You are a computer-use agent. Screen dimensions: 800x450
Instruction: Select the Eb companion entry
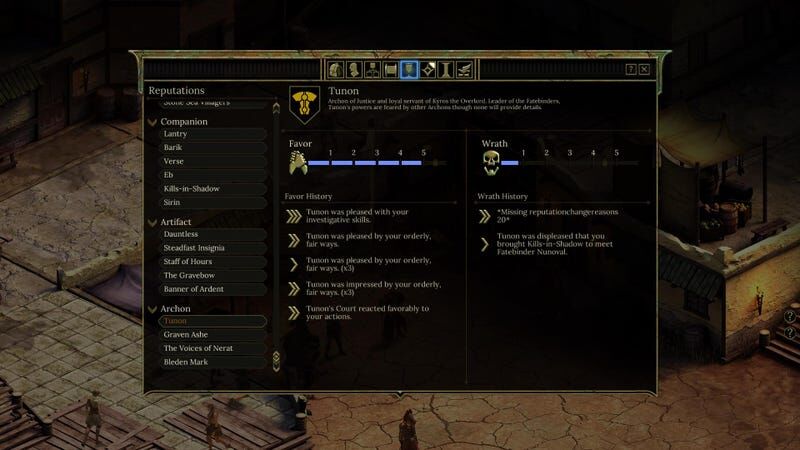pos(169,175)
